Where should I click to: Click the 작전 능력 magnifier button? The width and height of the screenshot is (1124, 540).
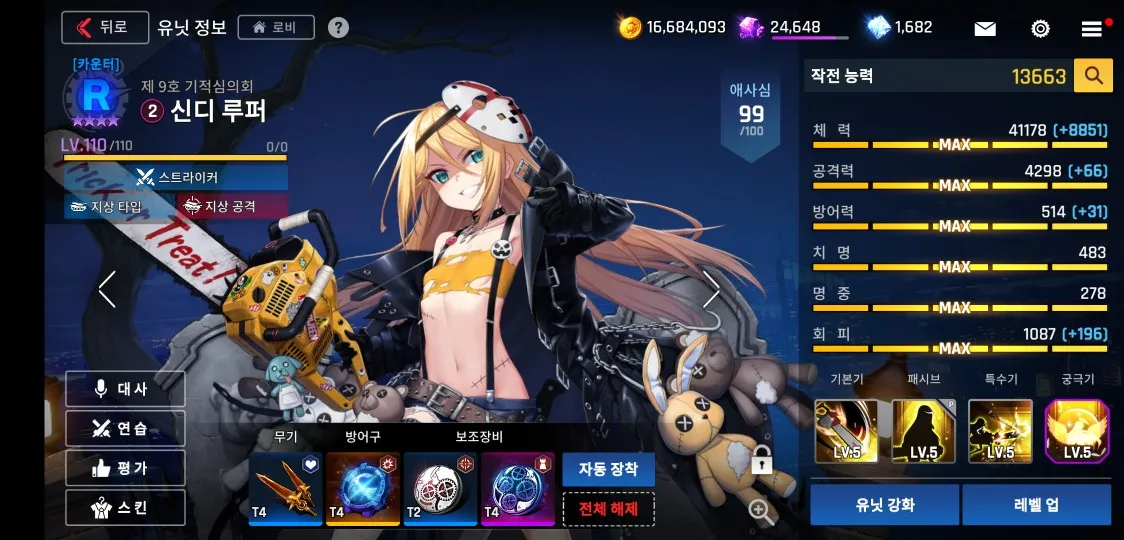point(1093,75)
